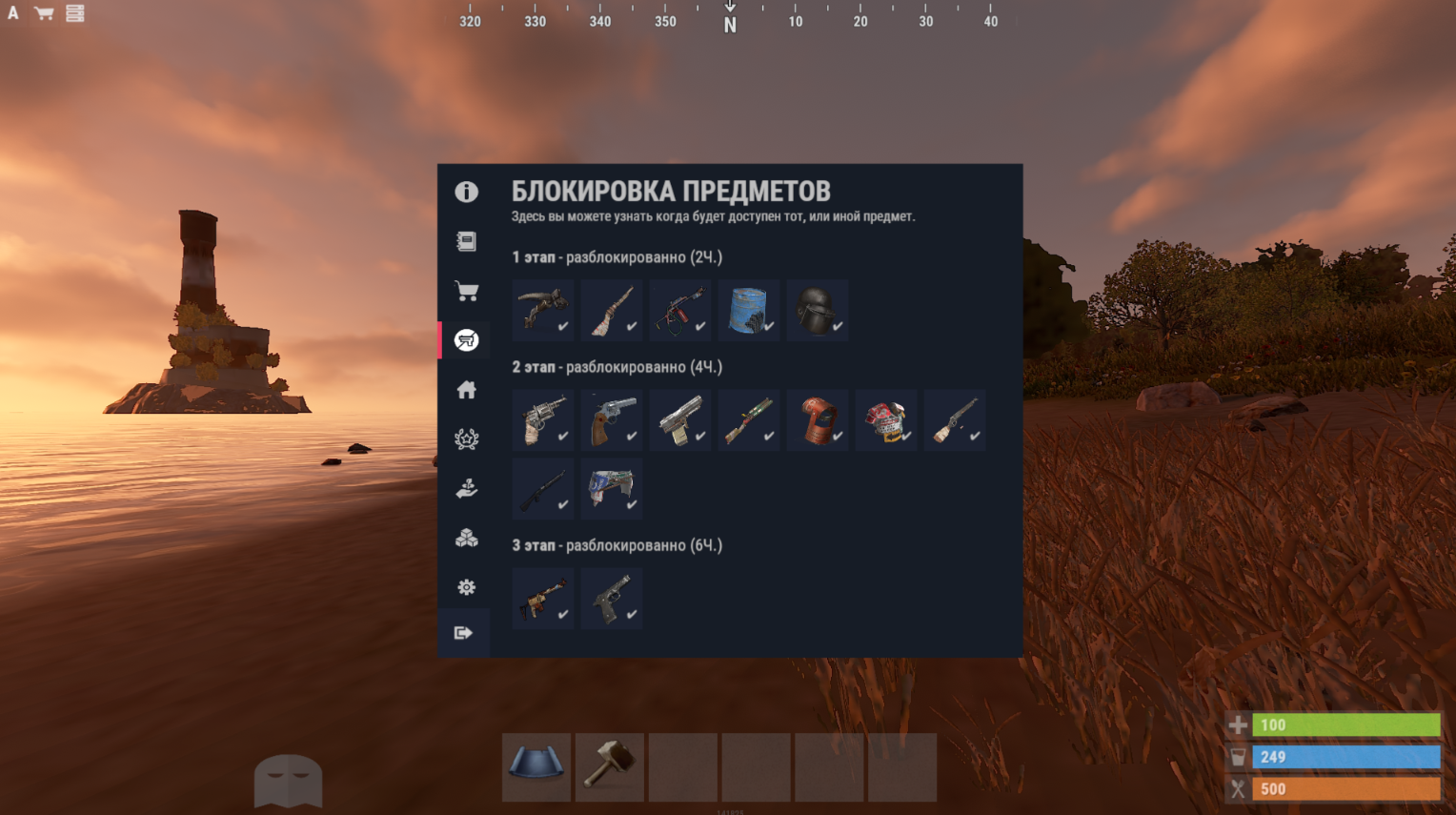Image resolution: width=1456 pixels, height=815 pixels.
Task: Select the house icon tab
Action: click(x=466, y=390)
